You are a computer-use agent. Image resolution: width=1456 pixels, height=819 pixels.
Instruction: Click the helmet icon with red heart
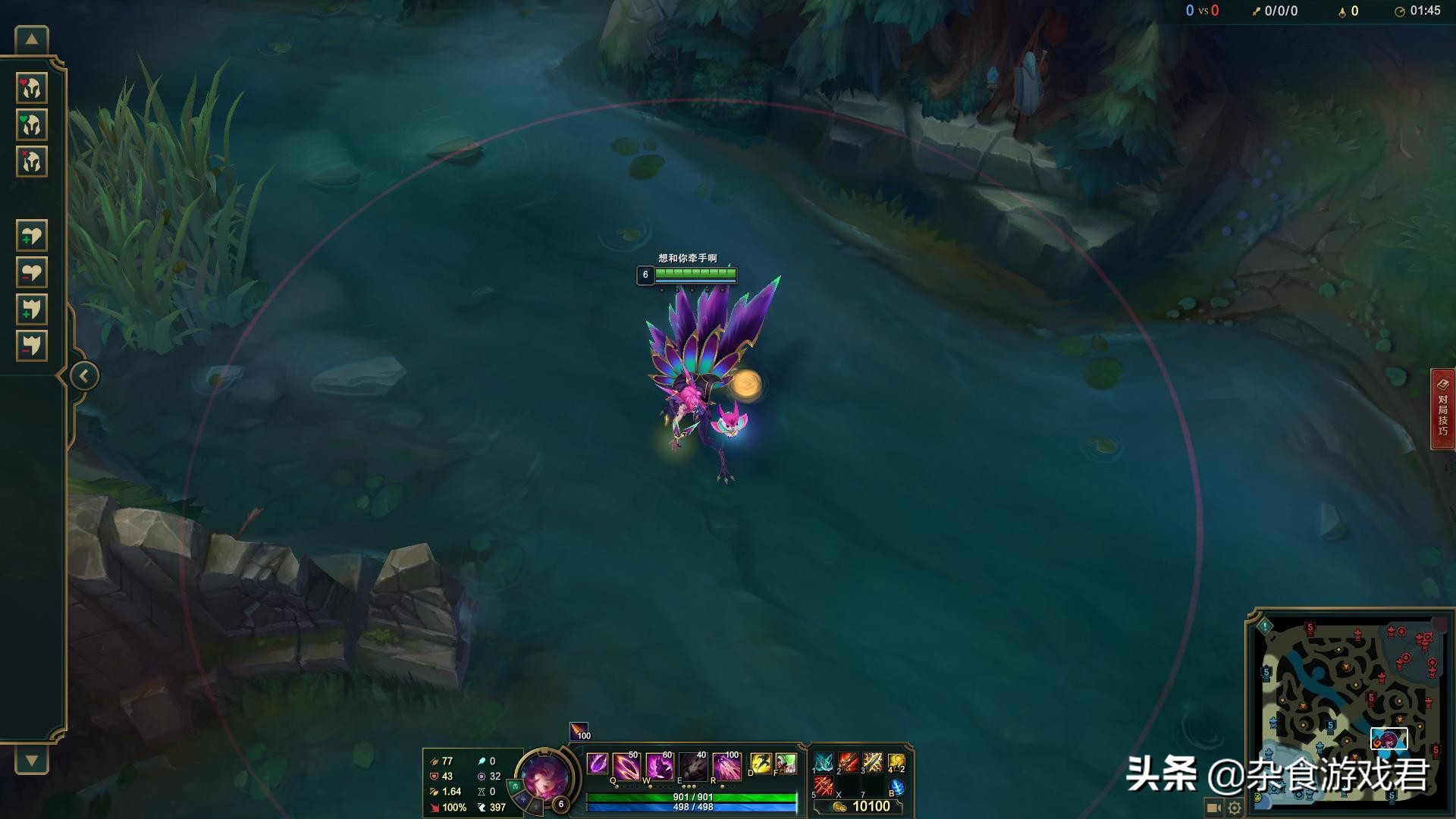pos(32,88)
